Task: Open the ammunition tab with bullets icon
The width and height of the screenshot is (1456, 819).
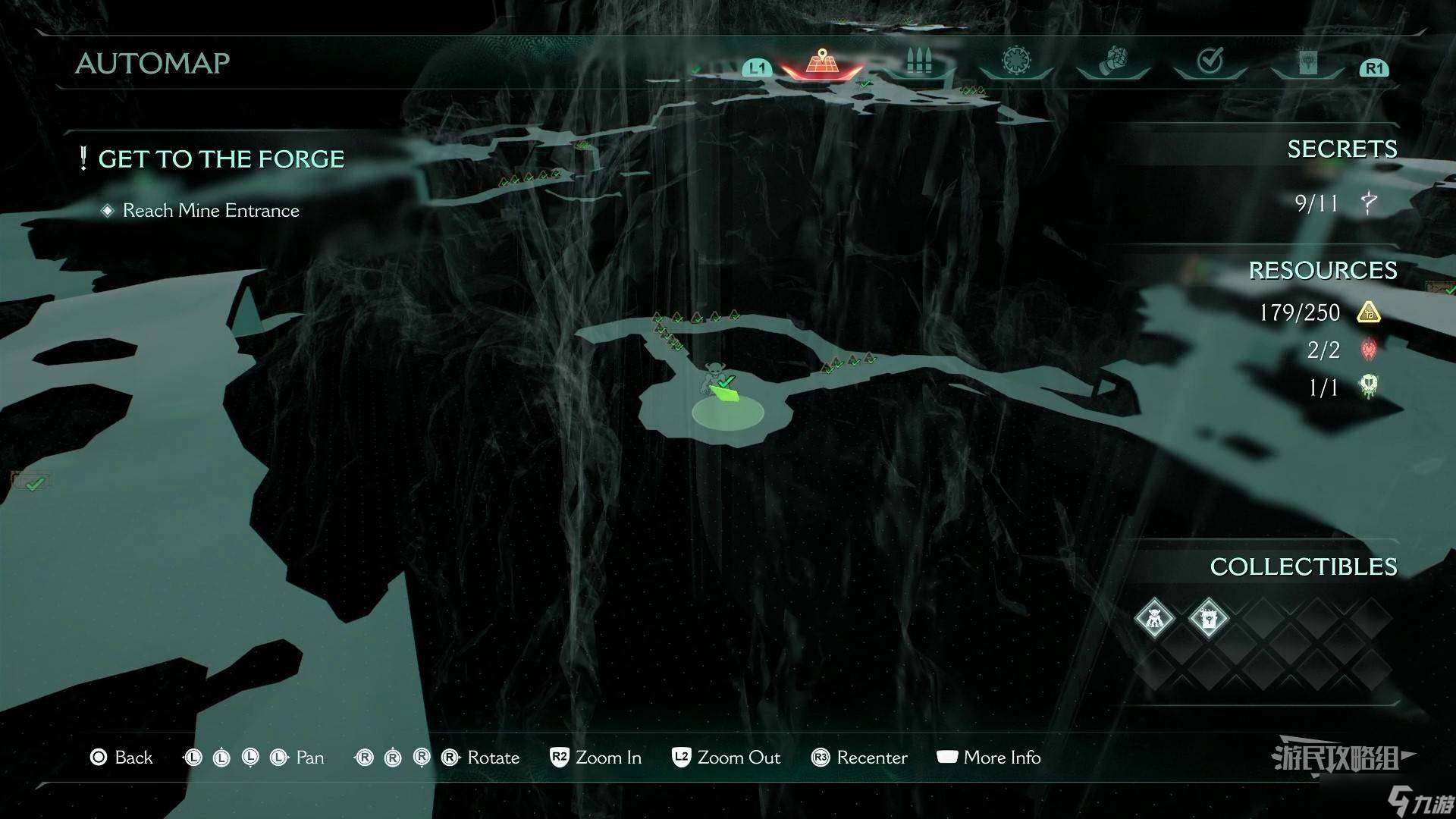Action: tap(919, 61)
